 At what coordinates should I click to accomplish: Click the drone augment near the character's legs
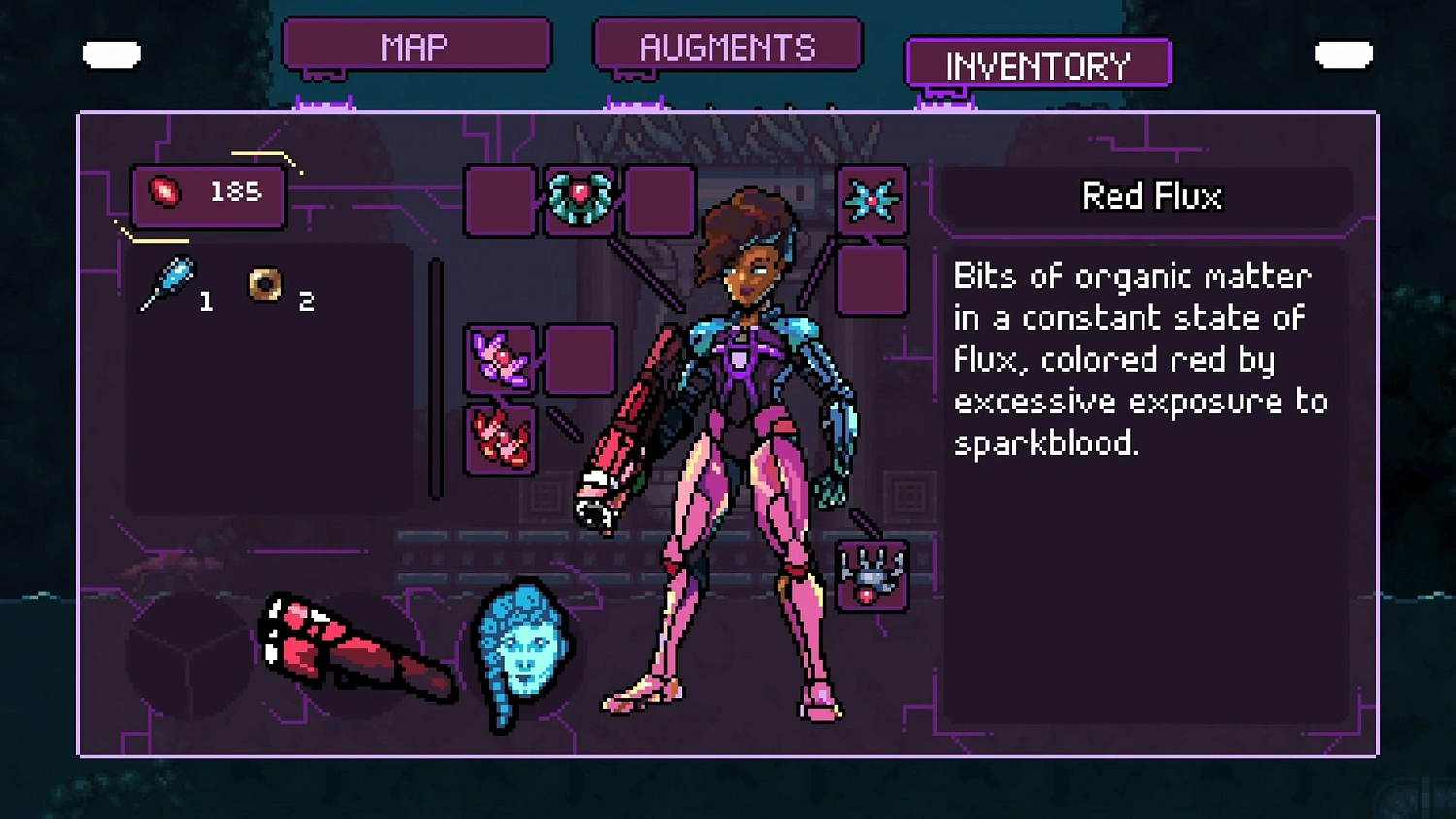coord(871,574)
